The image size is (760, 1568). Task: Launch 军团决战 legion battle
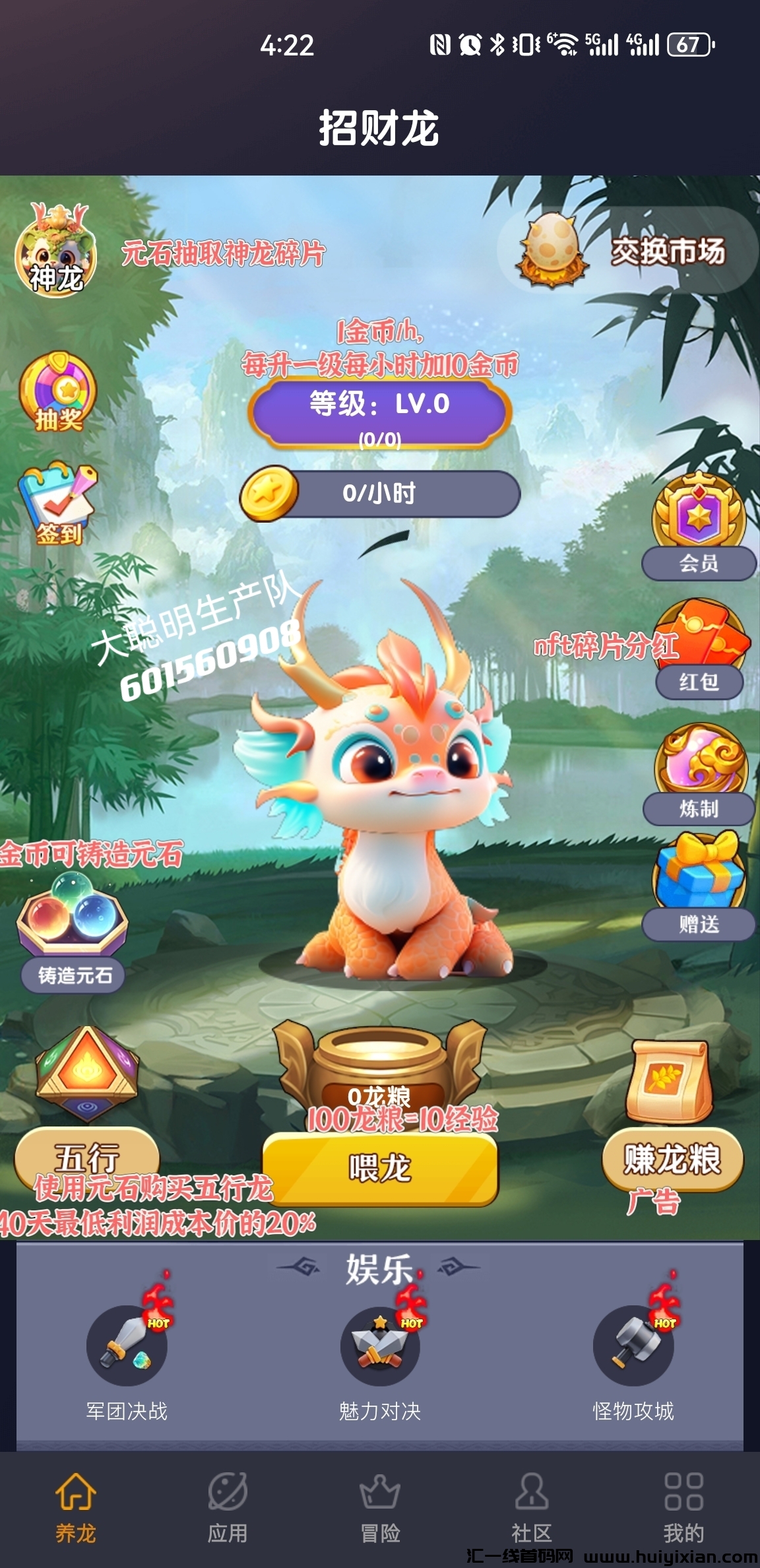127,1348
